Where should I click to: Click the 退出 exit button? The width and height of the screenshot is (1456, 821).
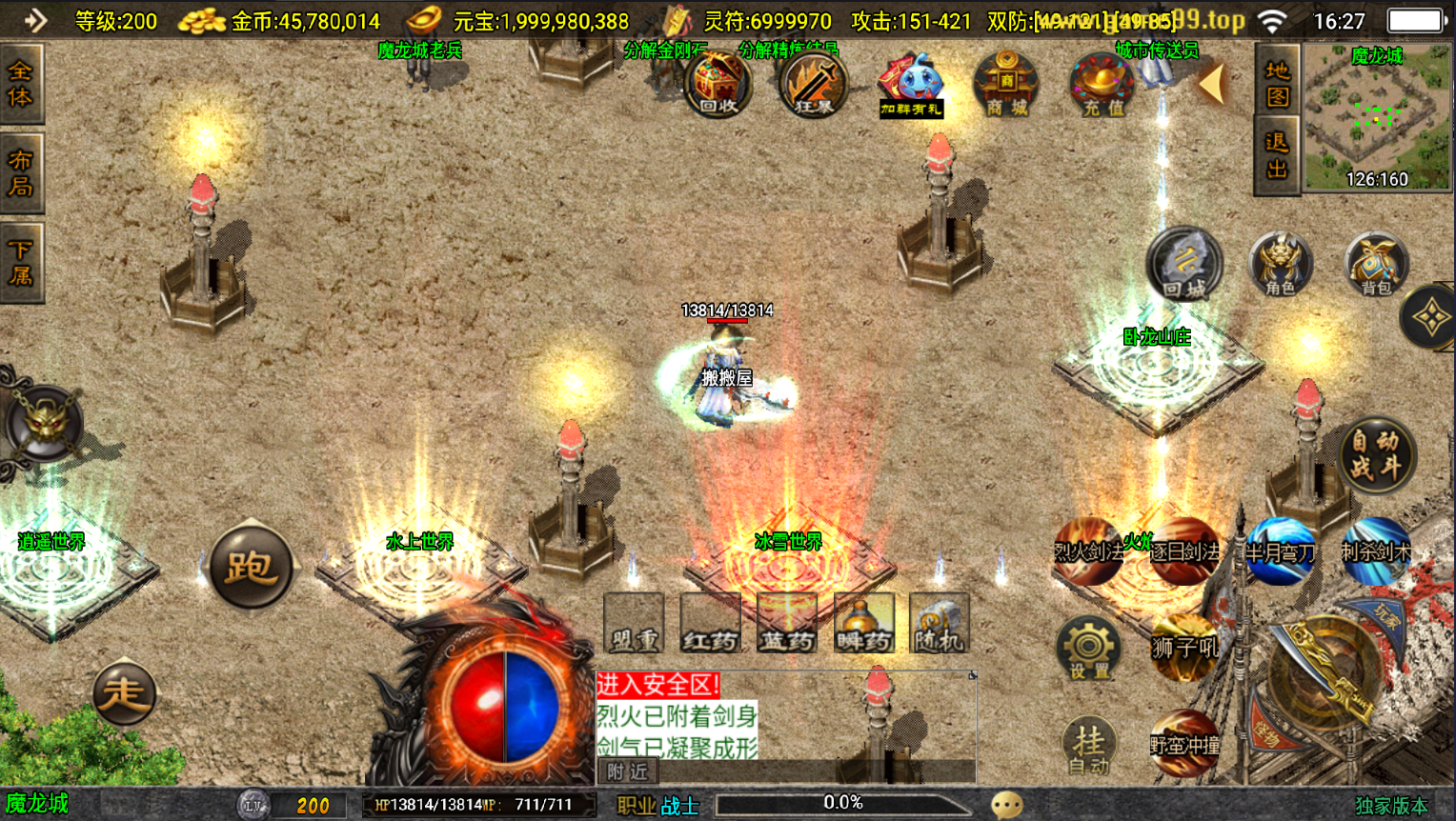(1277, 156)
